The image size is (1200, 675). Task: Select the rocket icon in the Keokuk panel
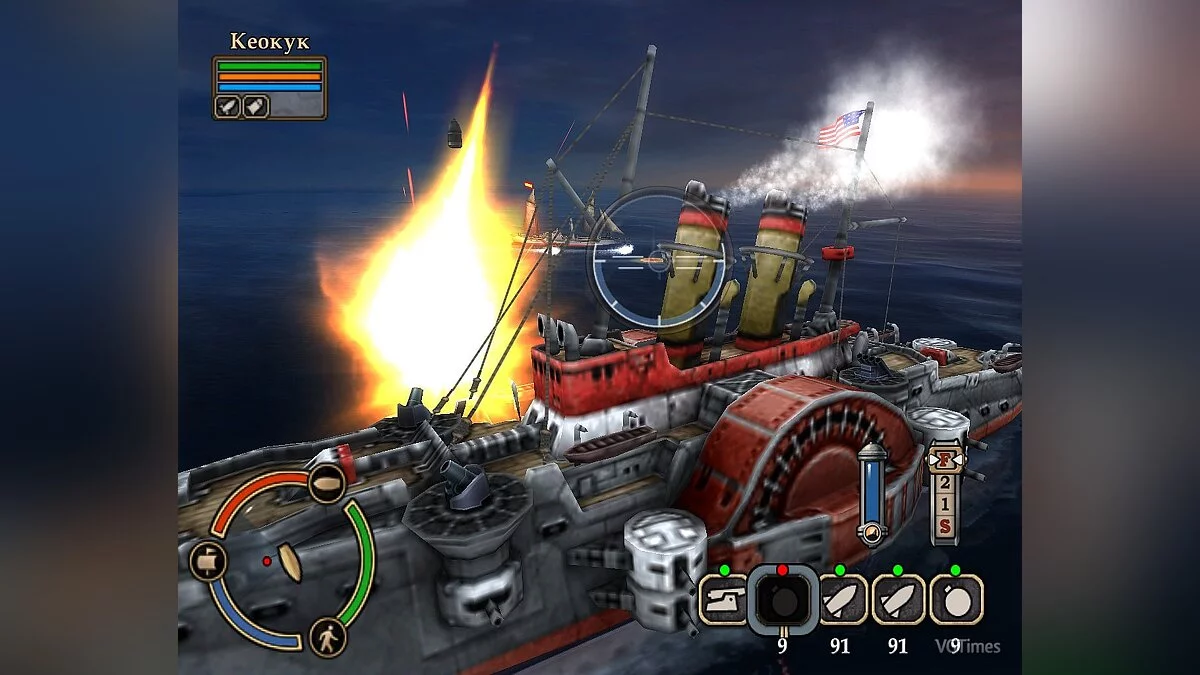click(x=229, y=106)
